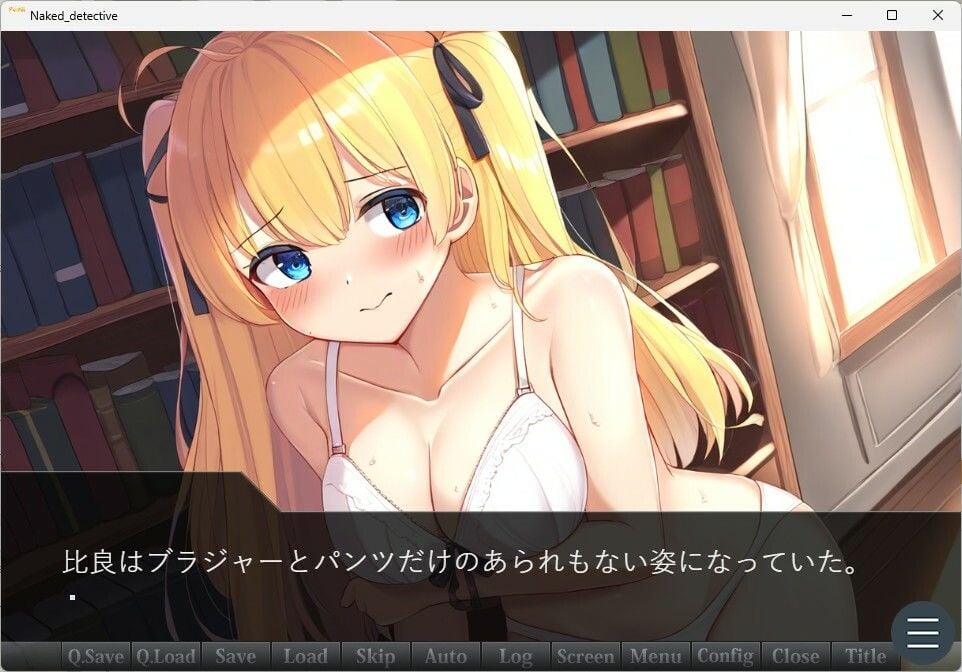Activate Skip mode
Image resolution: width=962 pixels, height=672 pixels.
(375, 656)
